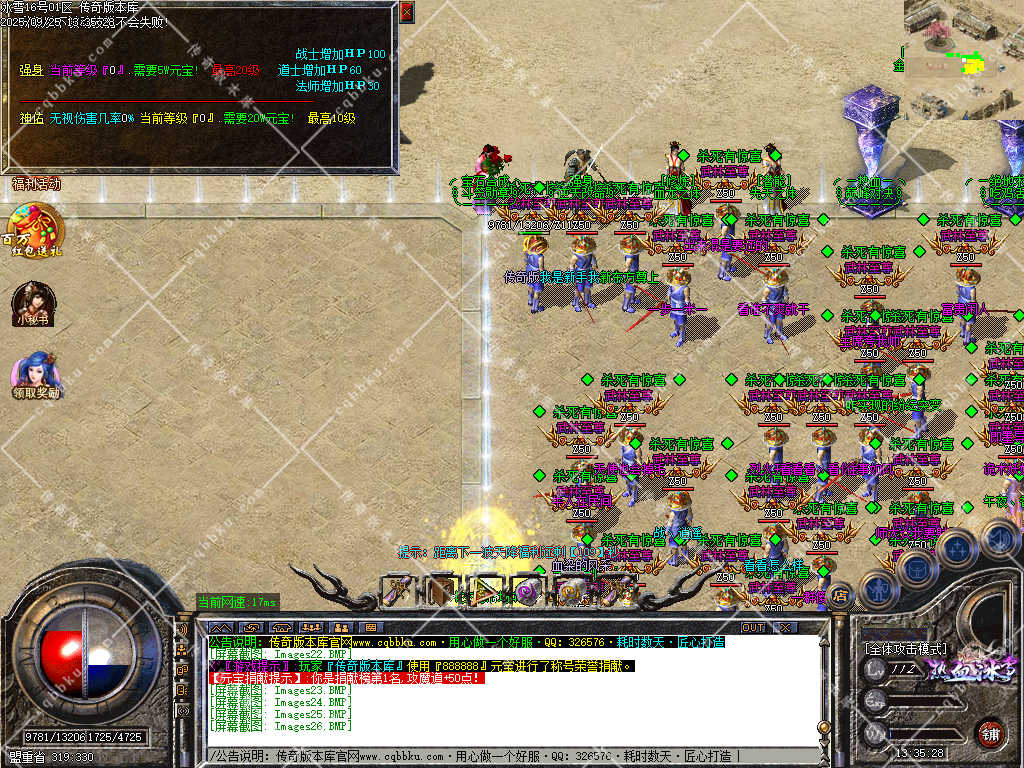Select the 强身 upgrade link
The height and width of the screenshot is (768, 1024).
(30, 71)
